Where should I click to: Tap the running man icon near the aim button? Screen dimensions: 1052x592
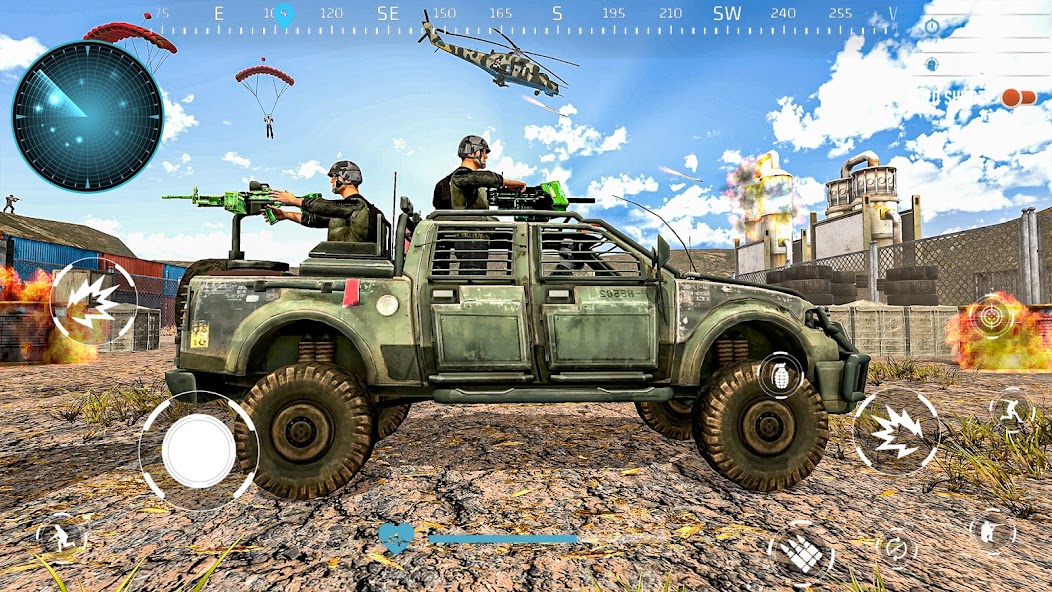(x=1010, y=408)
